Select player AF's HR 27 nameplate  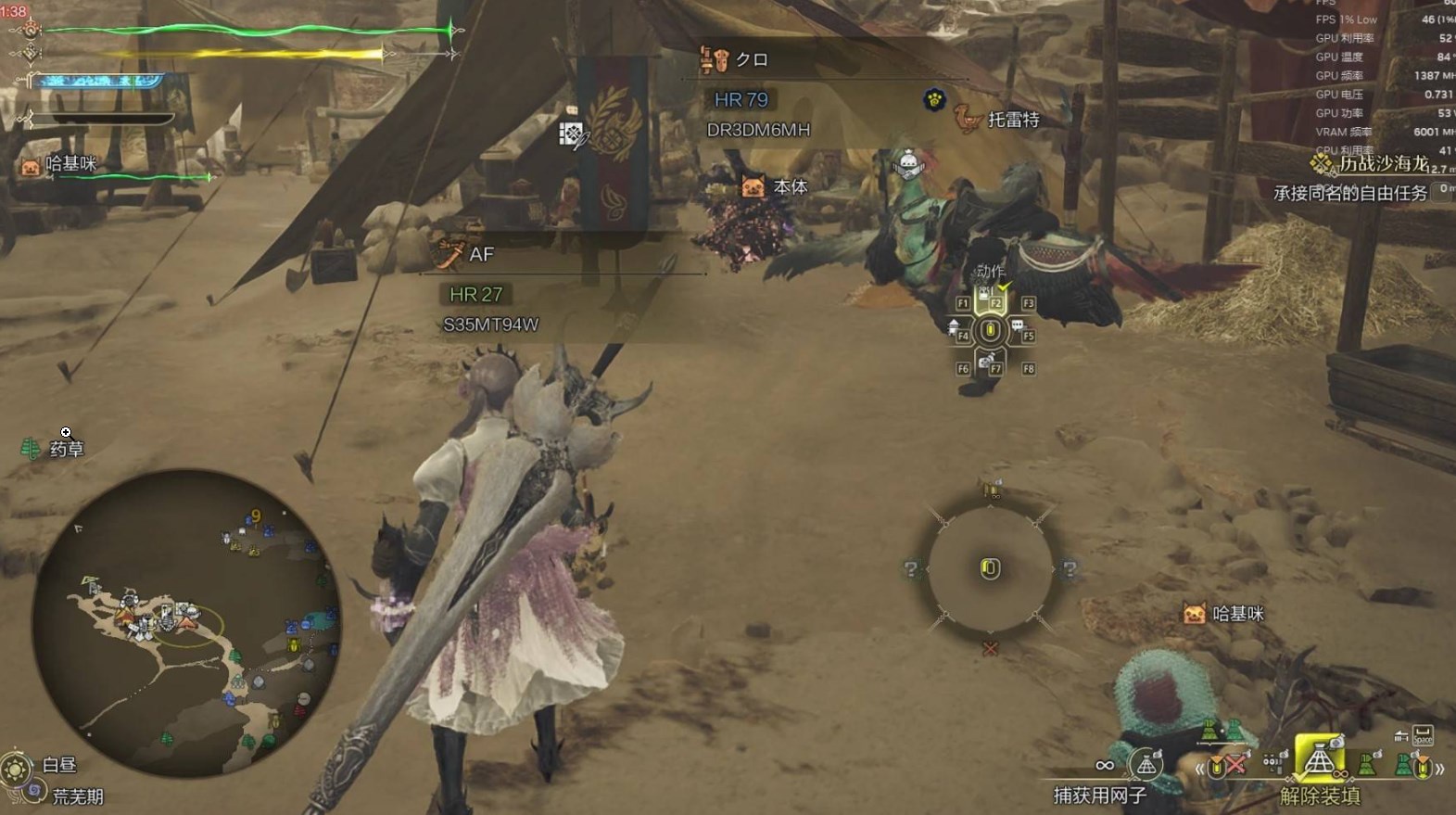[475, 294]
